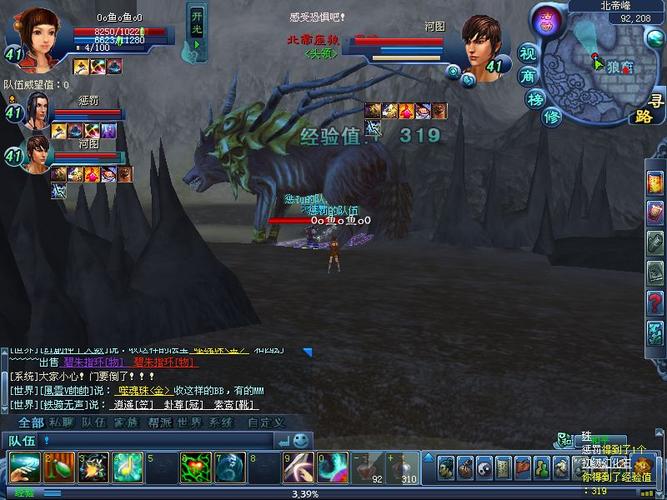667x500 pixels.
Task: Click the target portrait of 河图
Action: coord(483,43)
